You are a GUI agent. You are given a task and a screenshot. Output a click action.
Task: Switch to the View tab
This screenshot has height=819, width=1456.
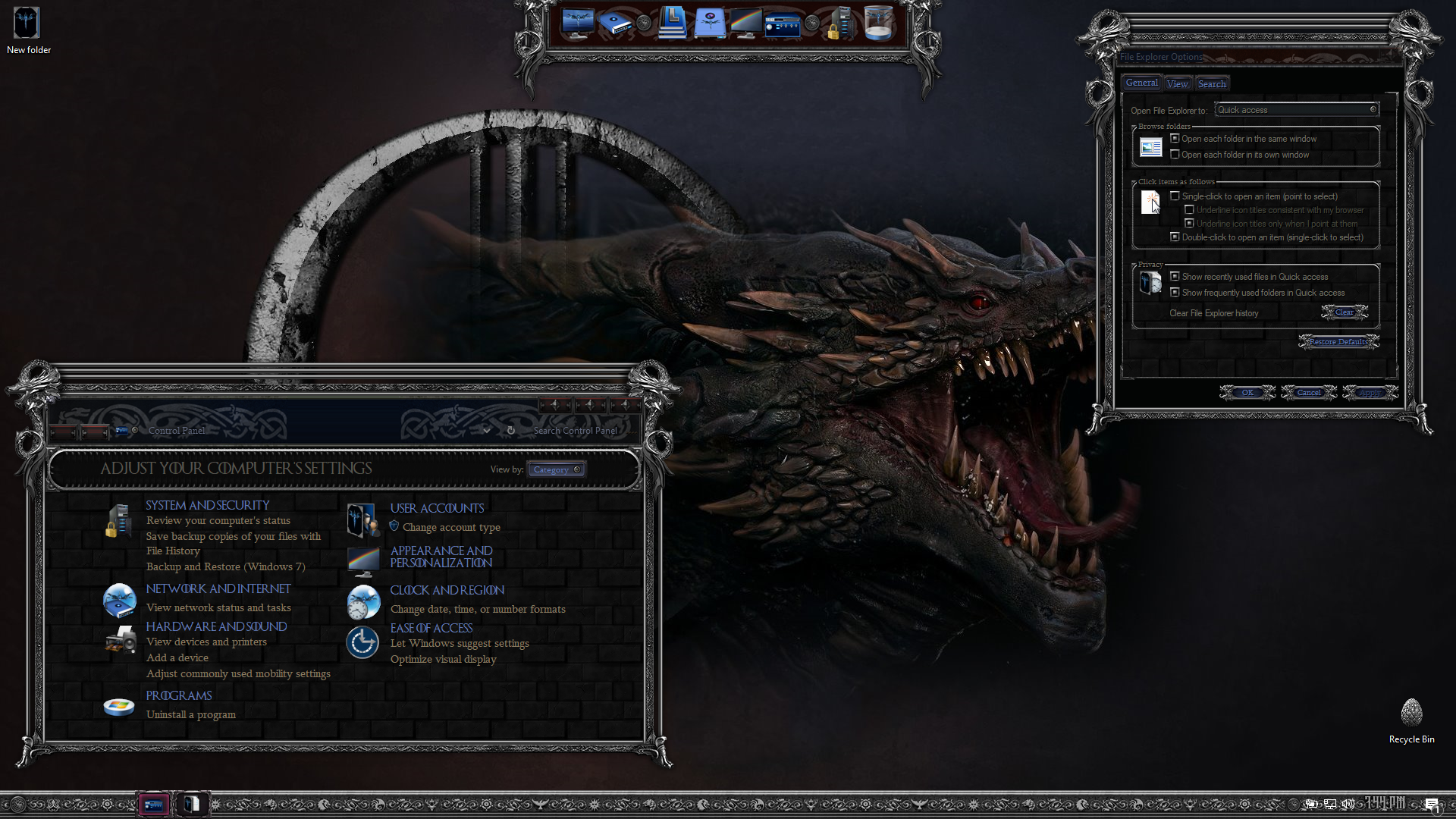pos(1177,84)
